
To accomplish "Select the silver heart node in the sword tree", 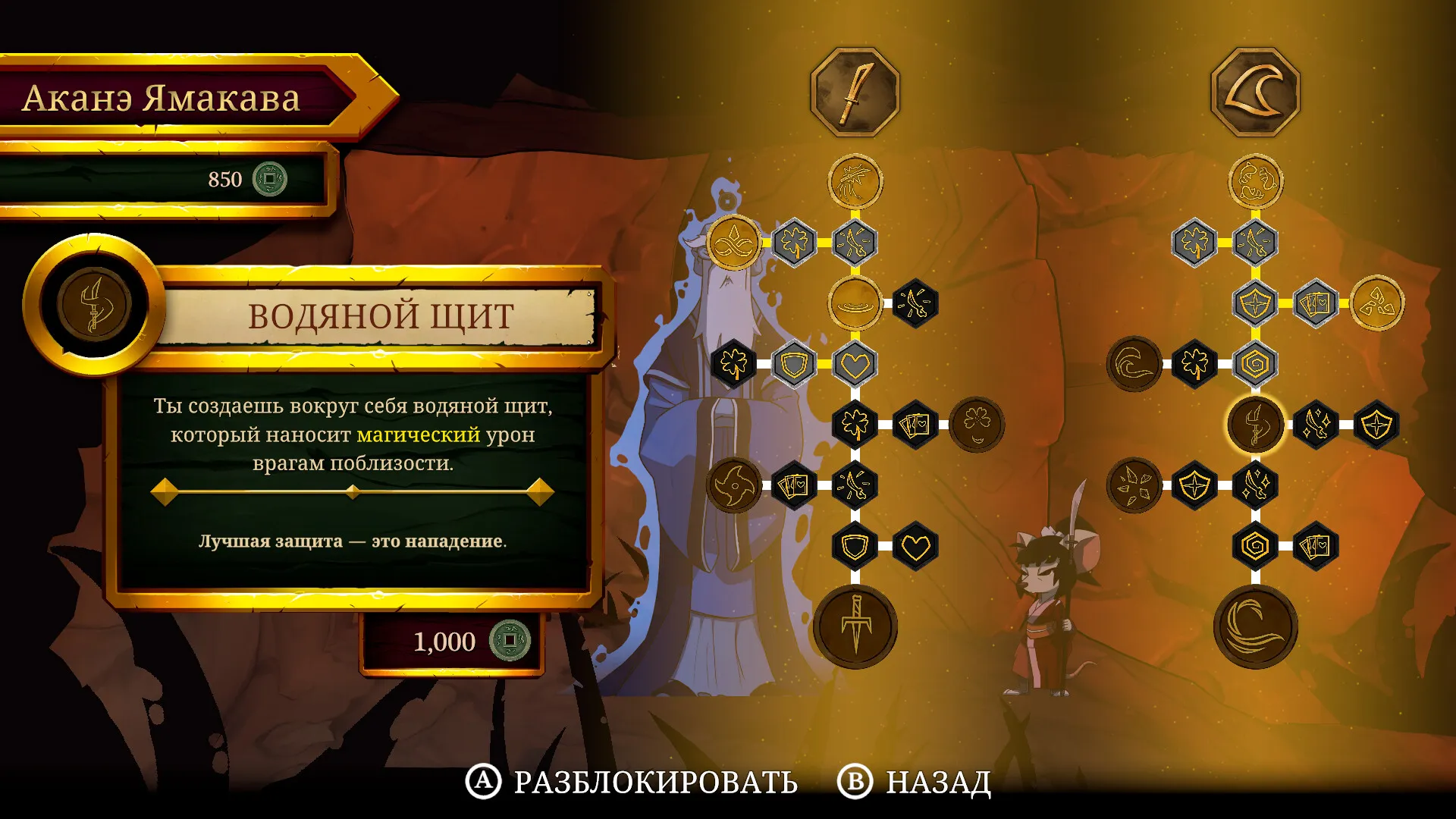I will pos(855,365).
